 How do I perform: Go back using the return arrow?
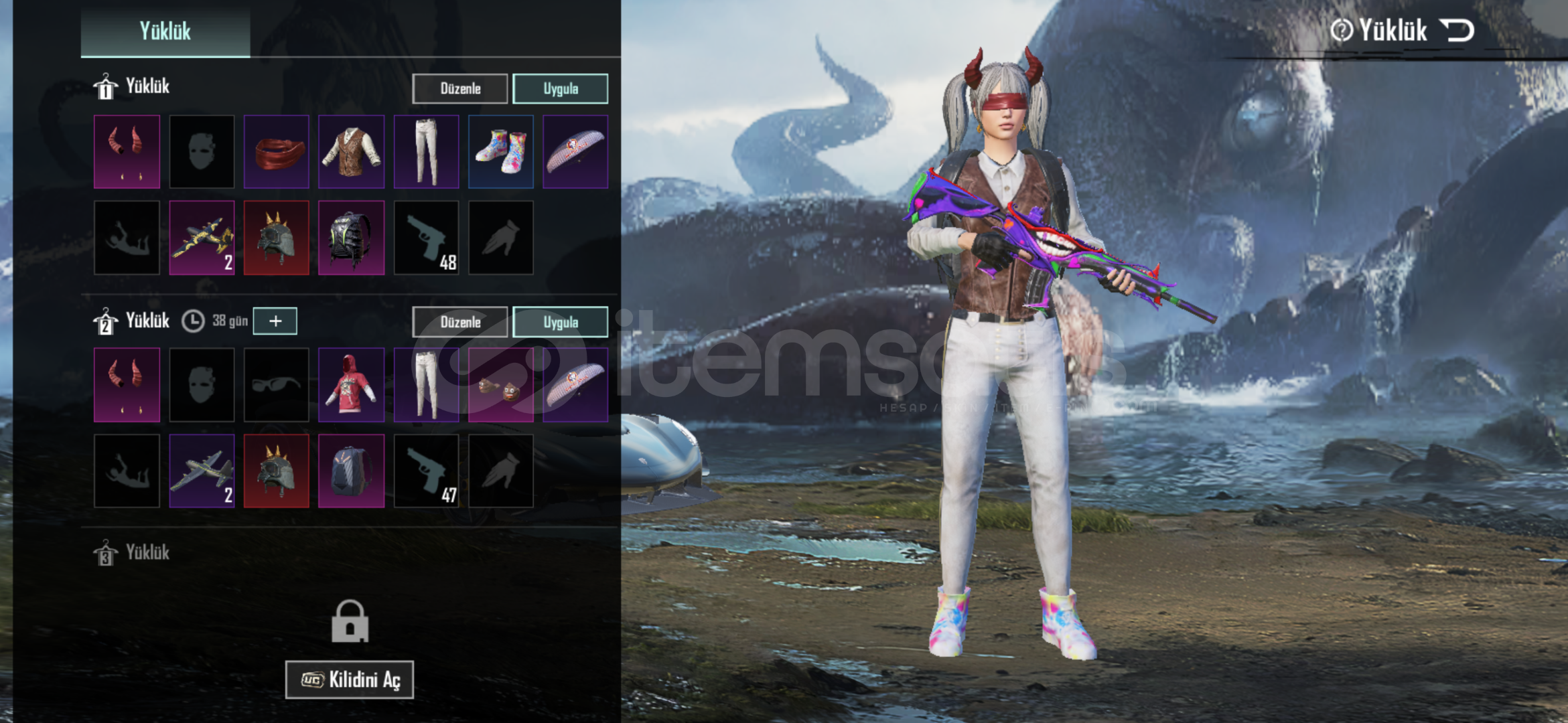click(x=1457, y=30)
